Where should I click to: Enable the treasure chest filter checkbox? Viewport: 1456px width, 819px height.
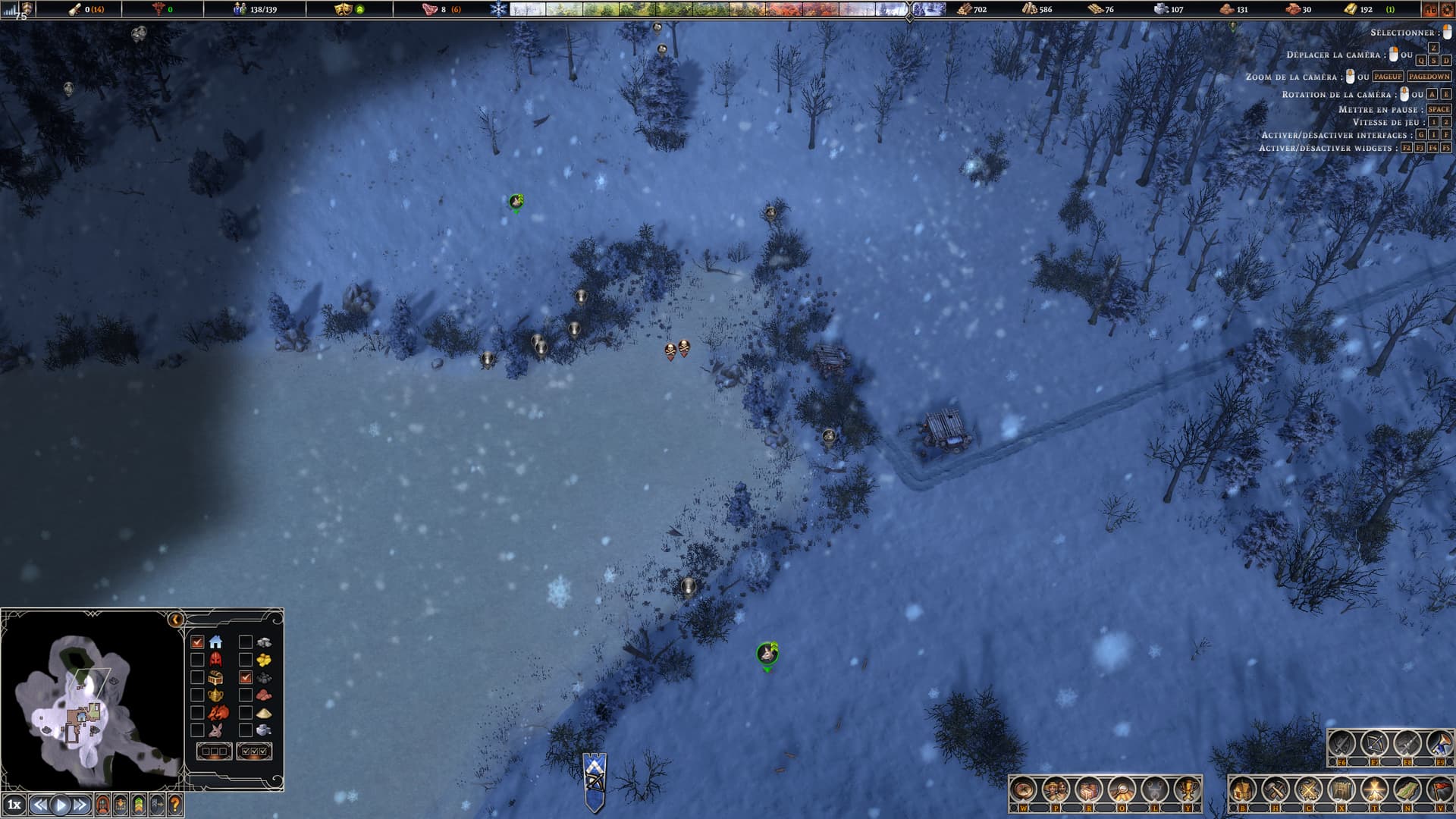pos(197,677)
